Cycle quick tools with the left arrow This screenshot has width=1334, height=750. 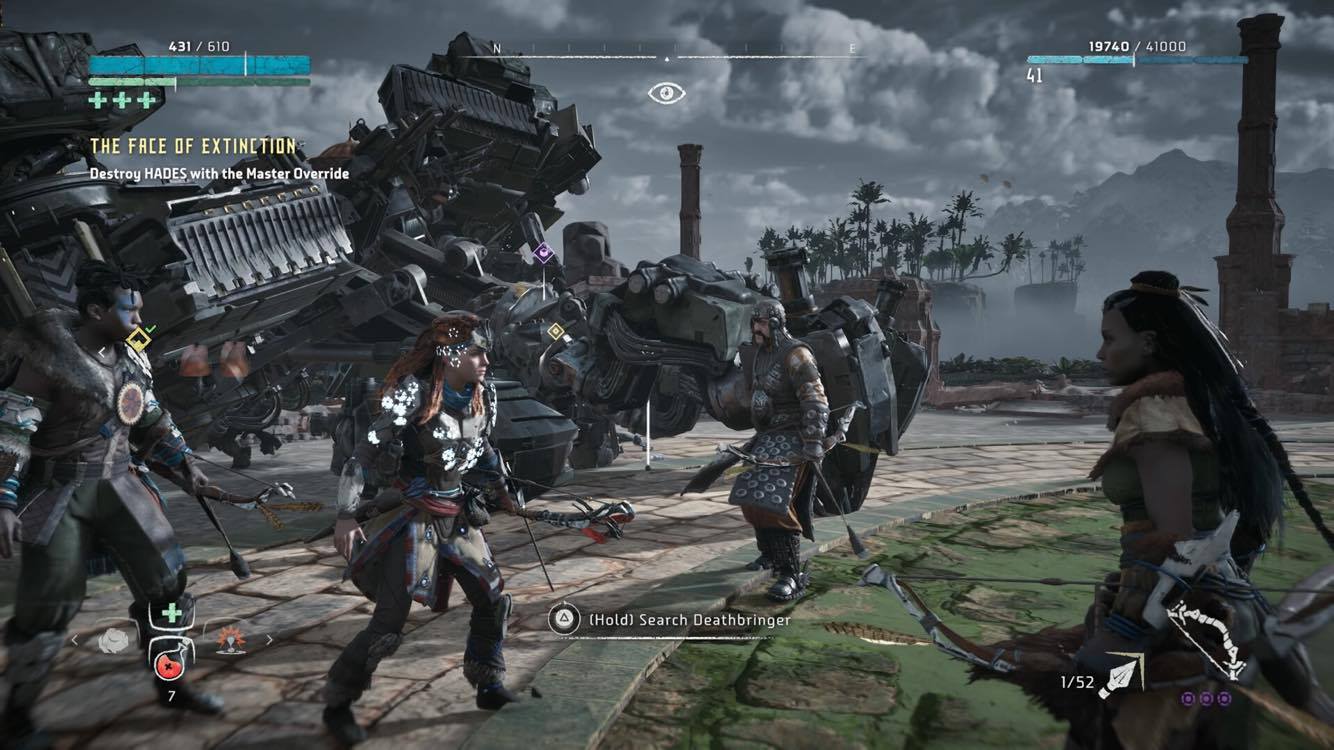point(75,640)
